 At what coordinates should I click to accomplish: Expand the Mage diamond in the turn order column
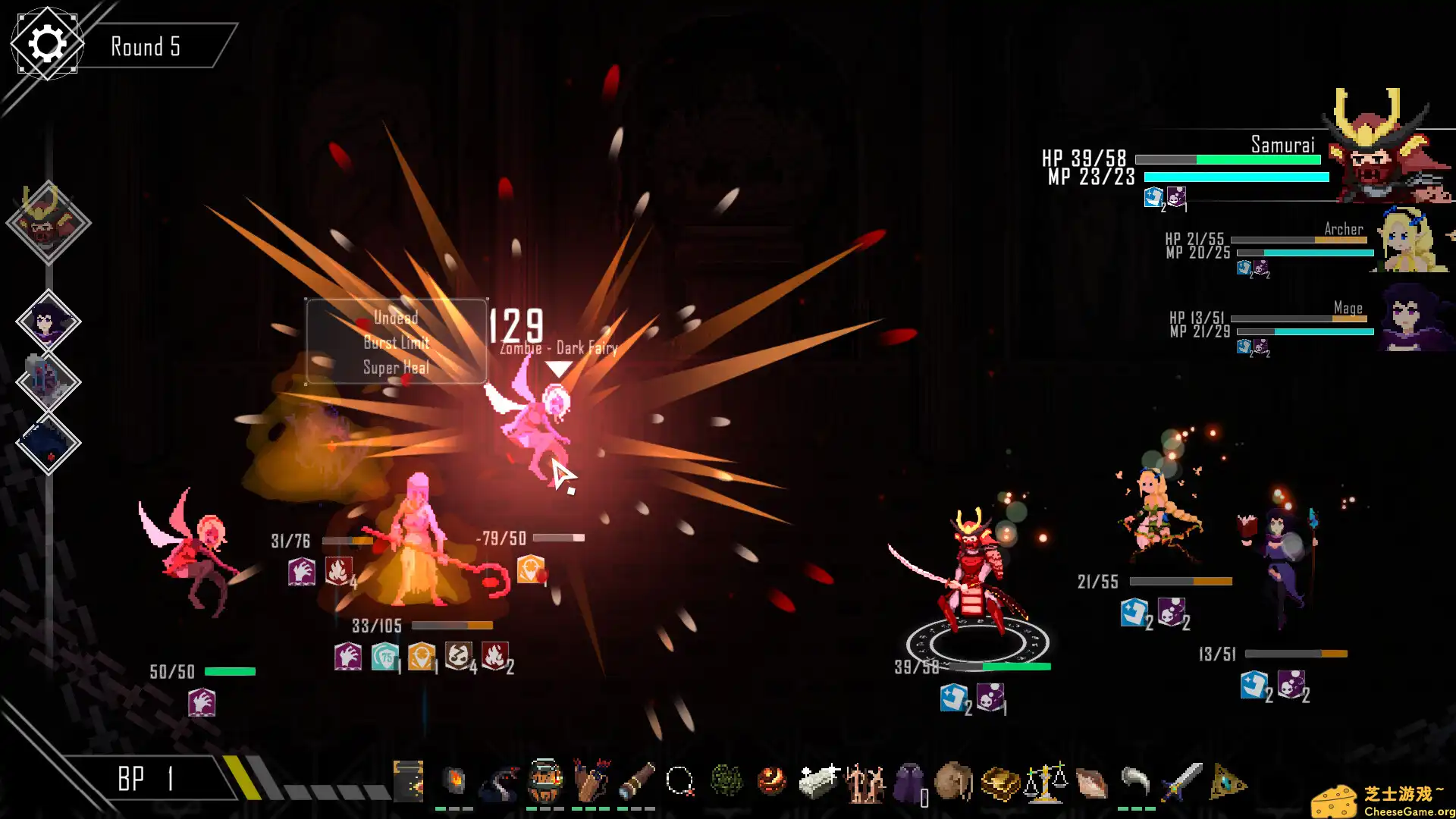pos(47,318)
